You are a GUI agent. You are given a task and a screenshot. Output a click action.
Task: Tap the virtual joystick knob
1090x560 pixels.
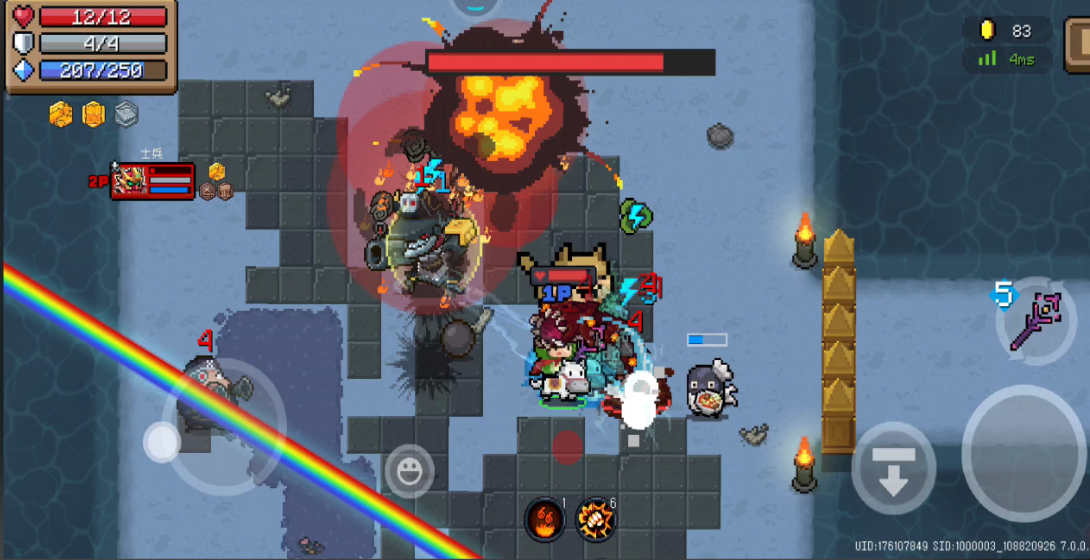coord(162,441)
